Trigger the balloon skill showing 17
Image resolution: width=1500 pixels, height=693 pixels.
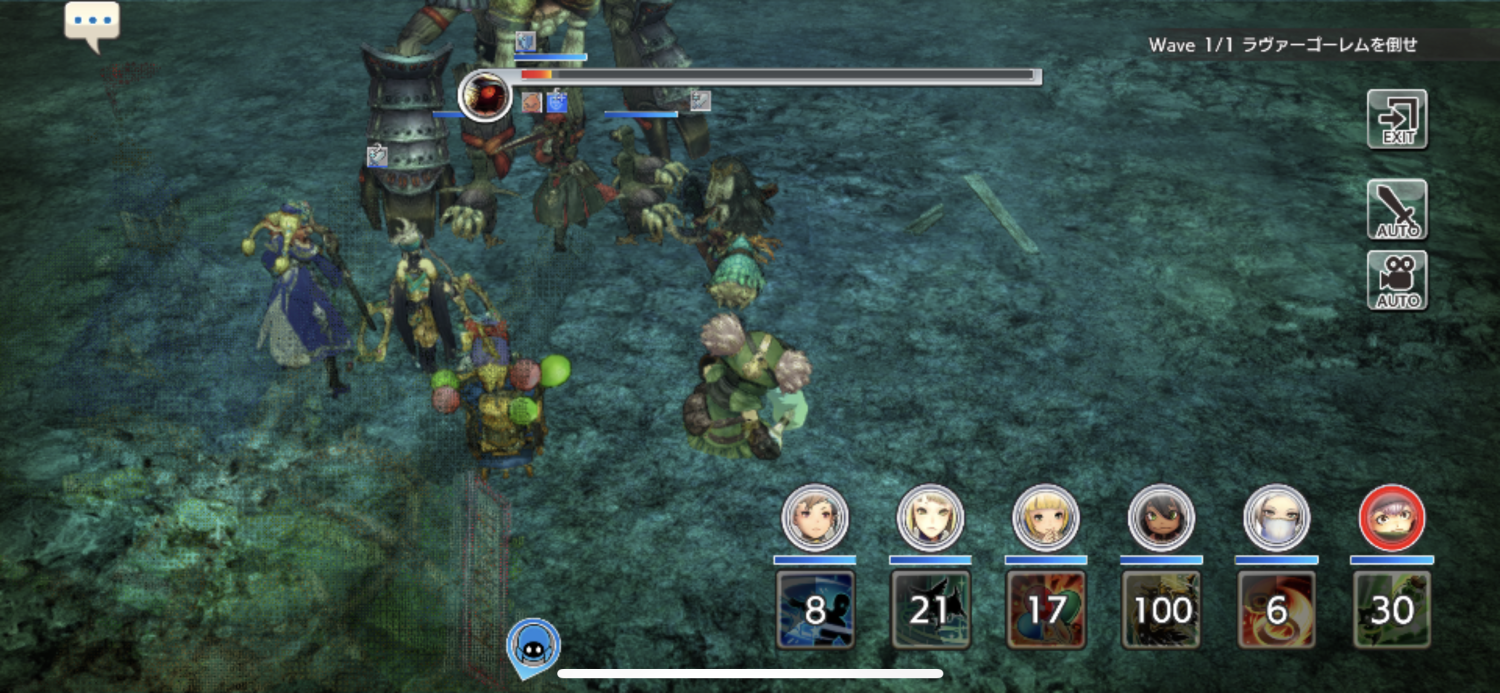[1046, 609]
